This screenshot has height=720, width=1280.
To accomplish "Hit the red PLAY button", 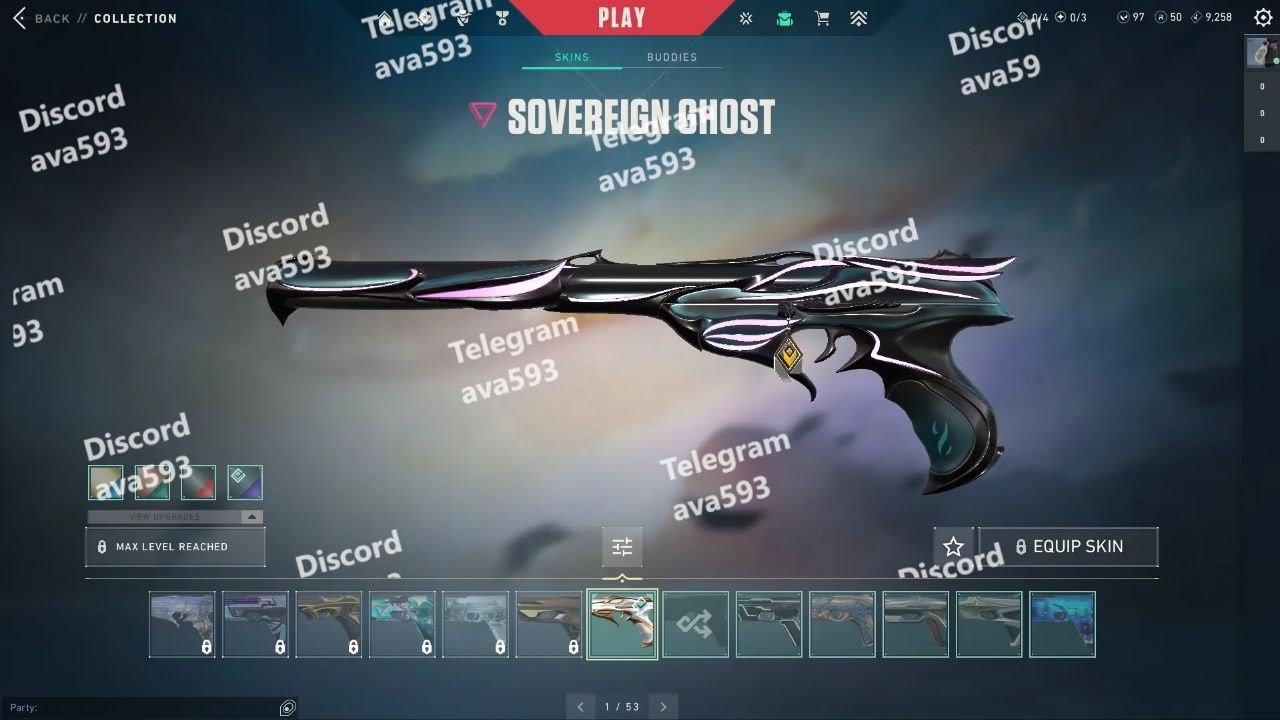I will [x=621, y=17].
